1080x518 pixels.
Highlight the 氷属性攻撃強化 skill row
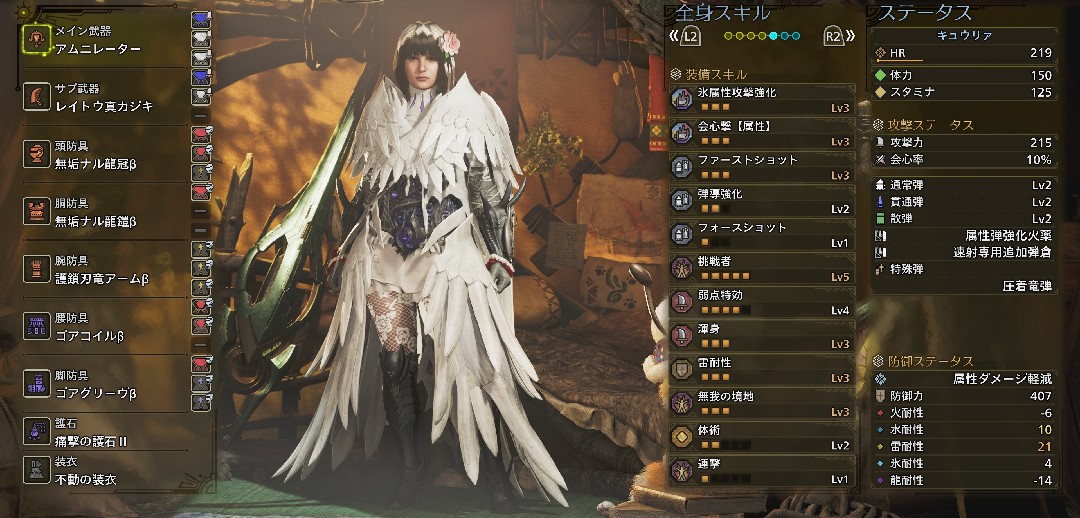[x=762, y=99]
